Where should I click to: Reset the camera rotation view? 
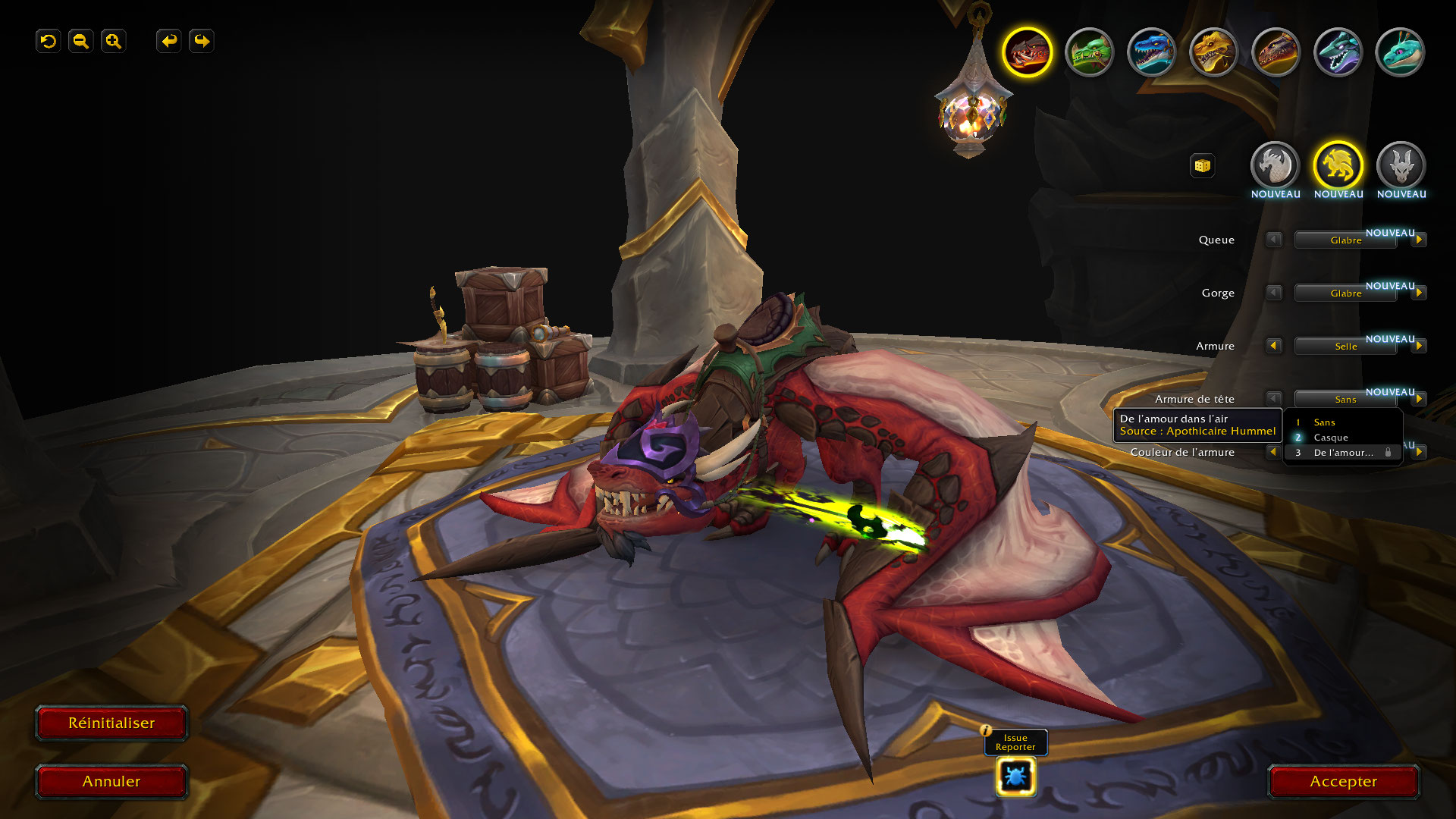49,41
